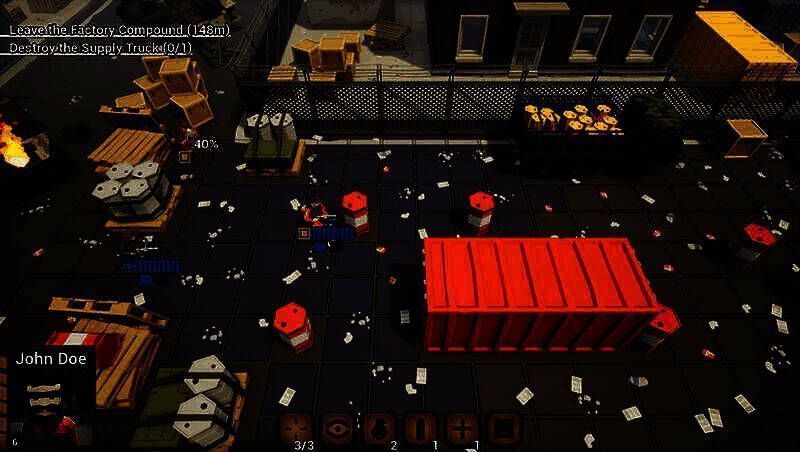This screenshot has height=452, width=800.
Task: Activate the eye vision ability
Action: tap(338, 428)
